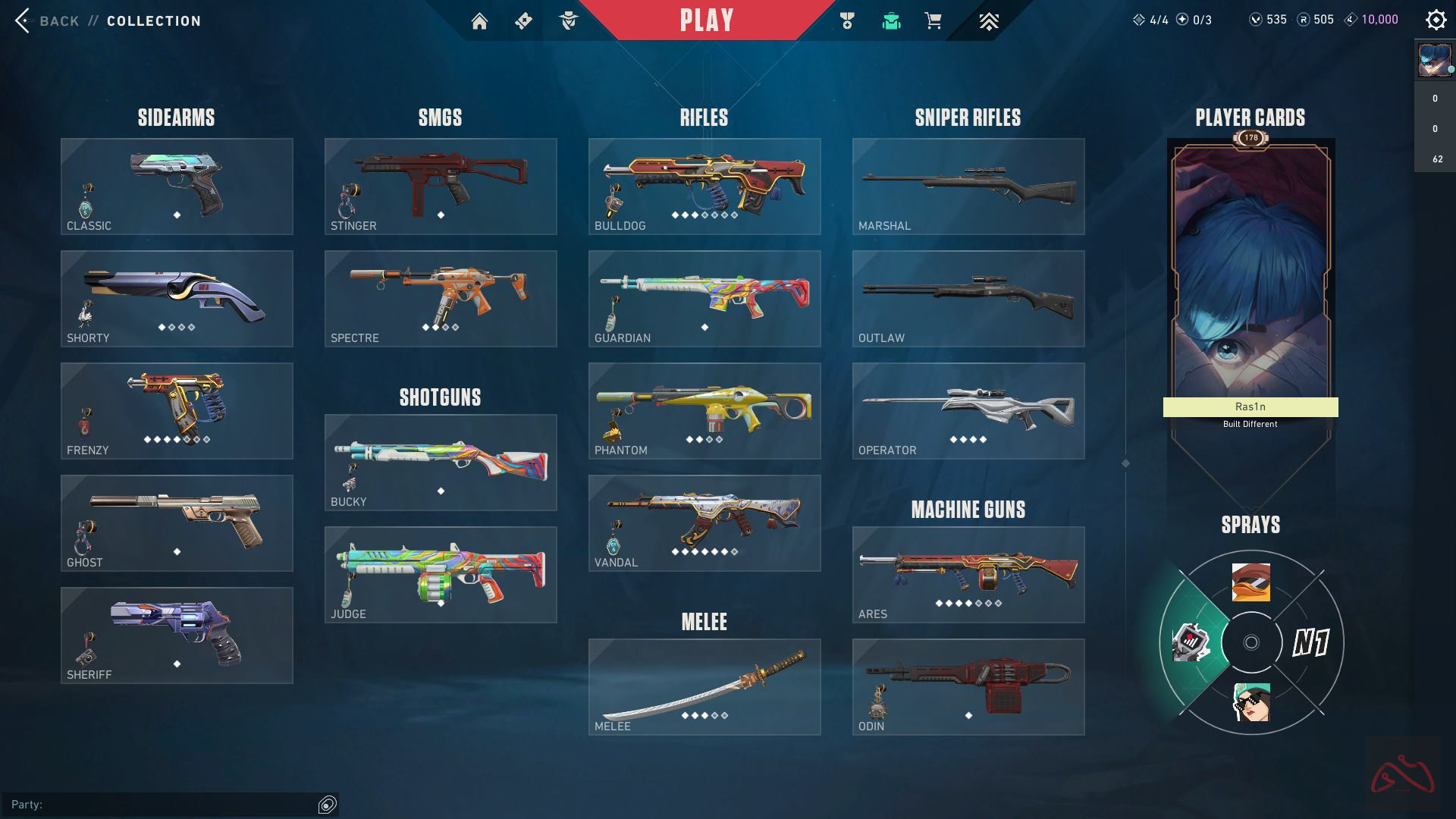Select the Classic sidearm slot

pos(177,186)
